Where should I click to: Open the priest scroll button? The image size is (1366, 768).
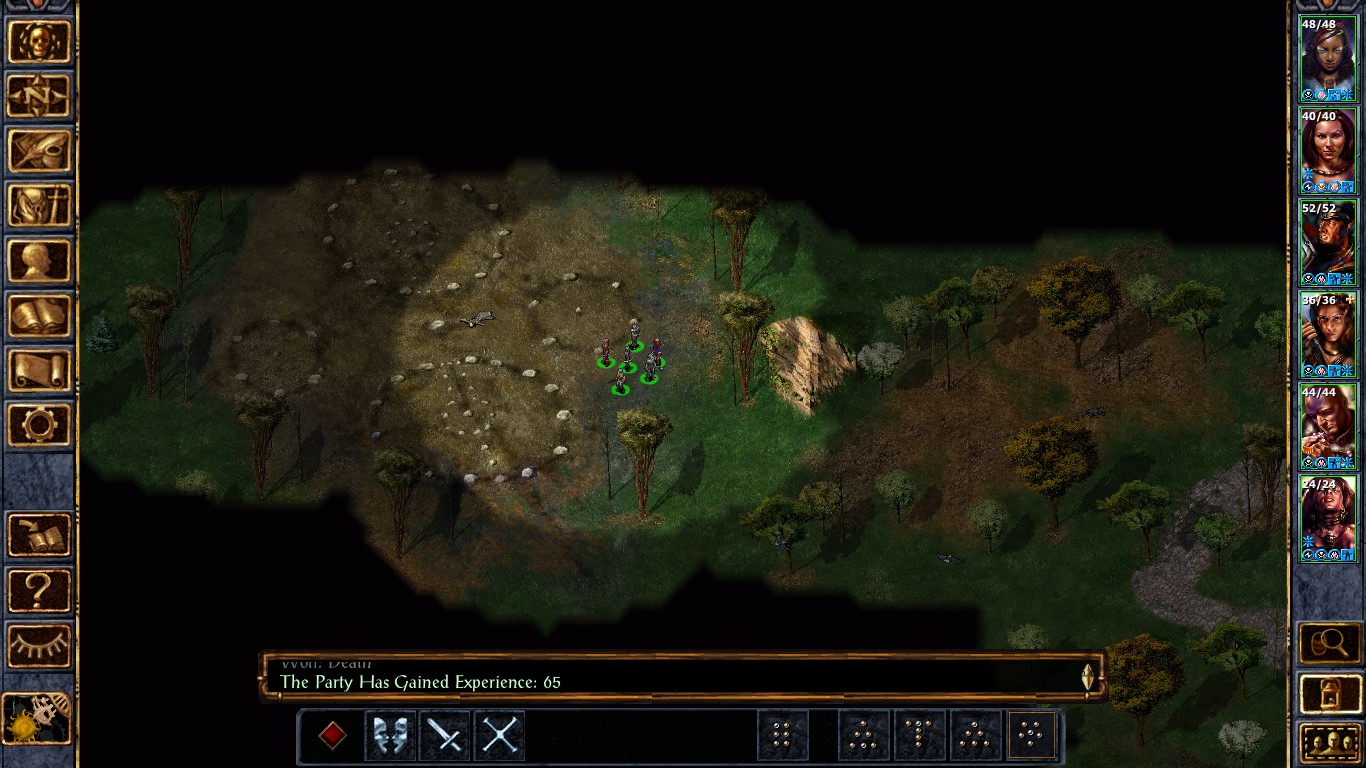tap(39, 370)
